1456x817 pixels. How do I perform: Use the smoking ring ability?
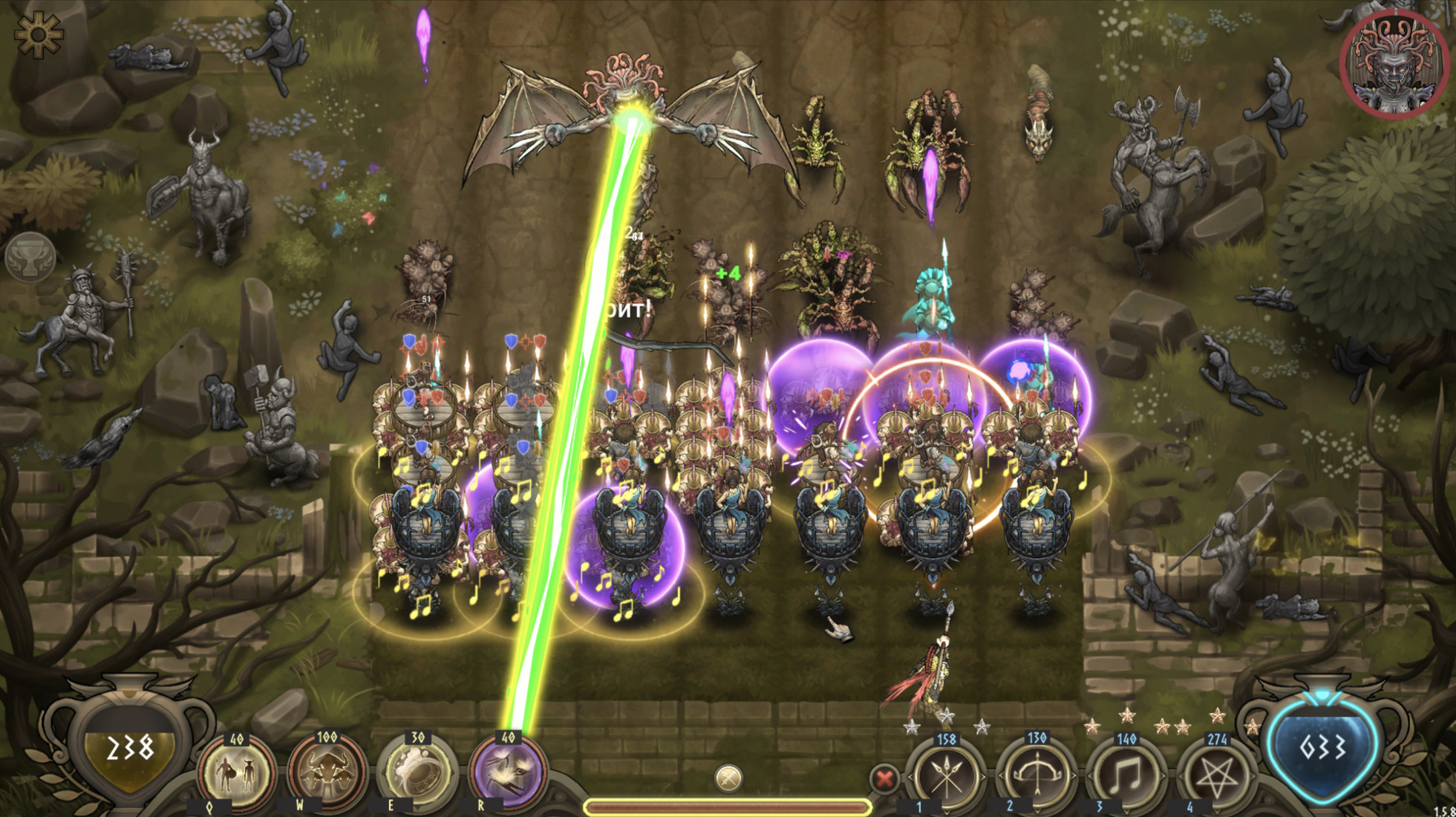(417, 773)
